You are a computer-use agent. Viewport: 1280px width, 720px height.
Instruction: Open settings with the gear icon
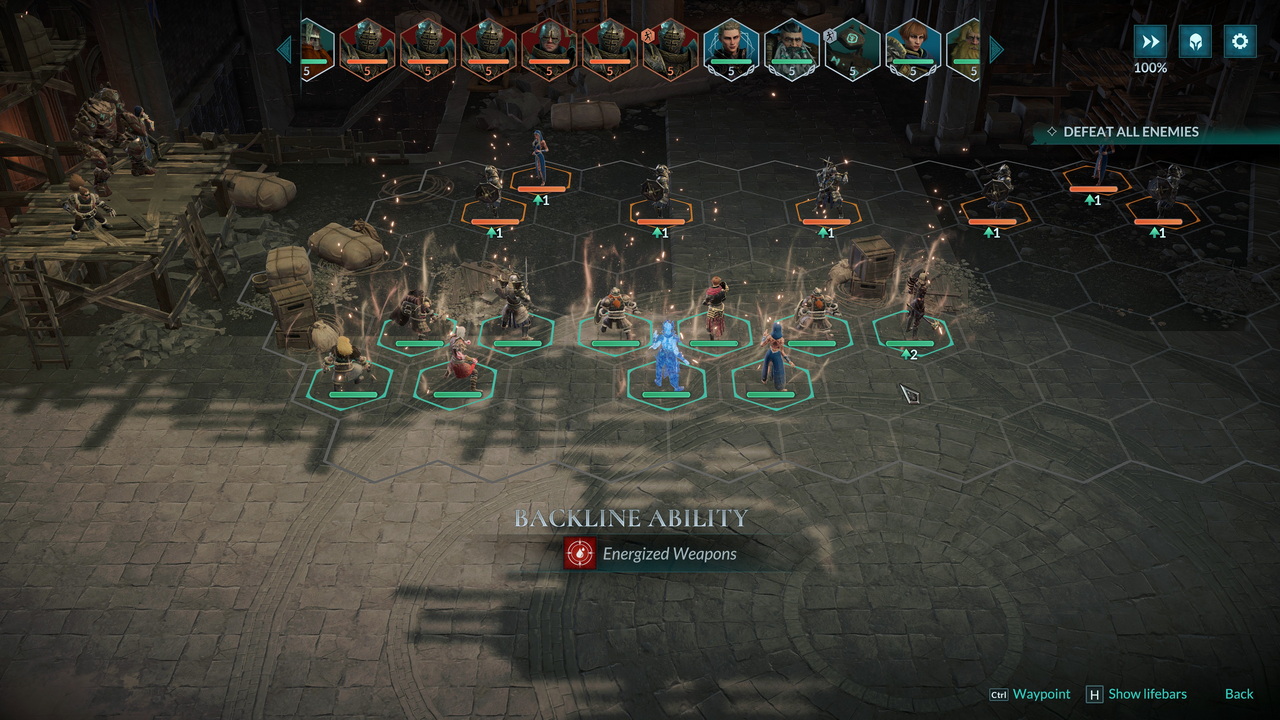click(x=1240, y=42)
